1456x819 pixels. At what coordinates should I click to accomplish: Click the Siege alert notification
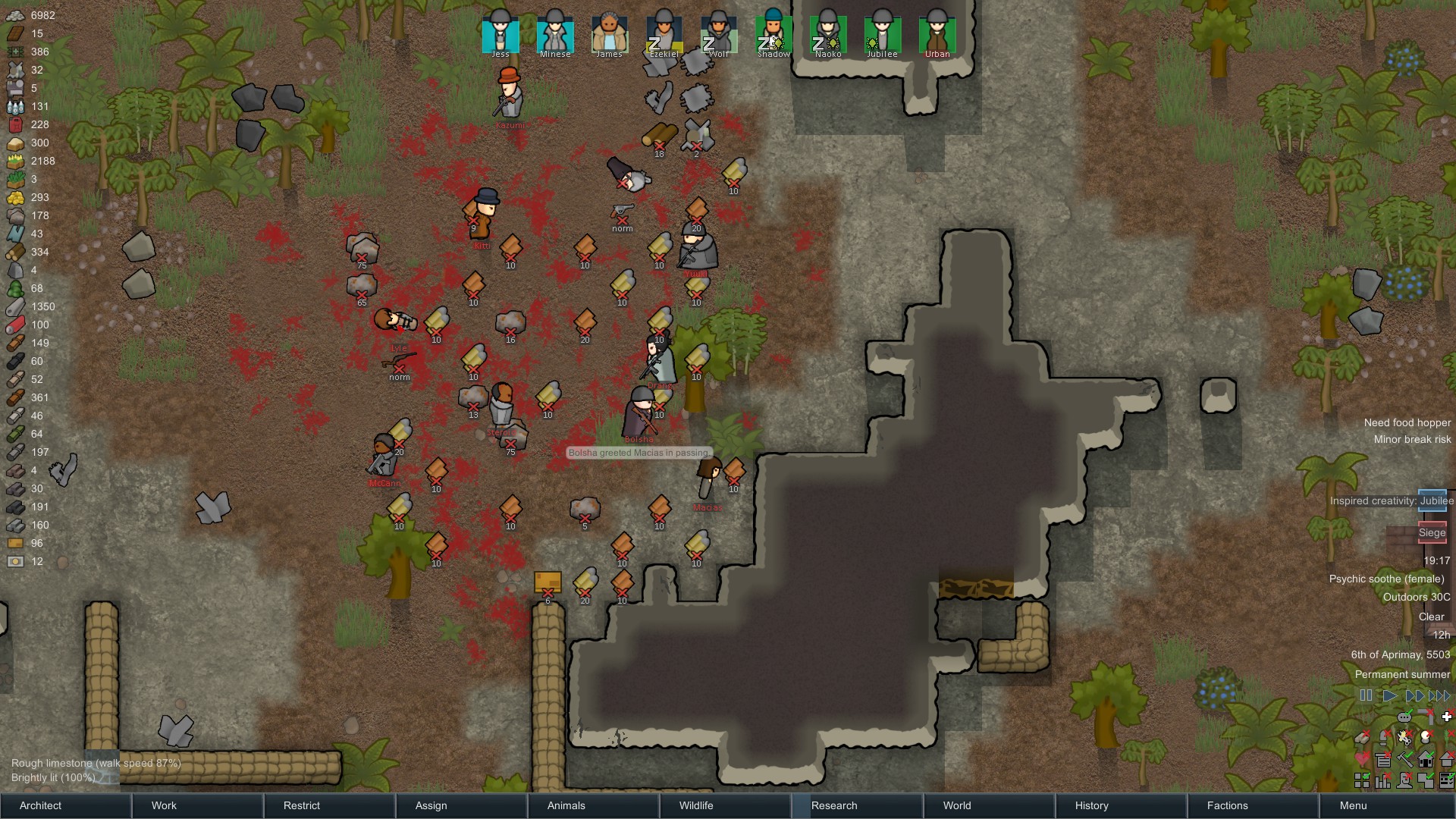1432,533
